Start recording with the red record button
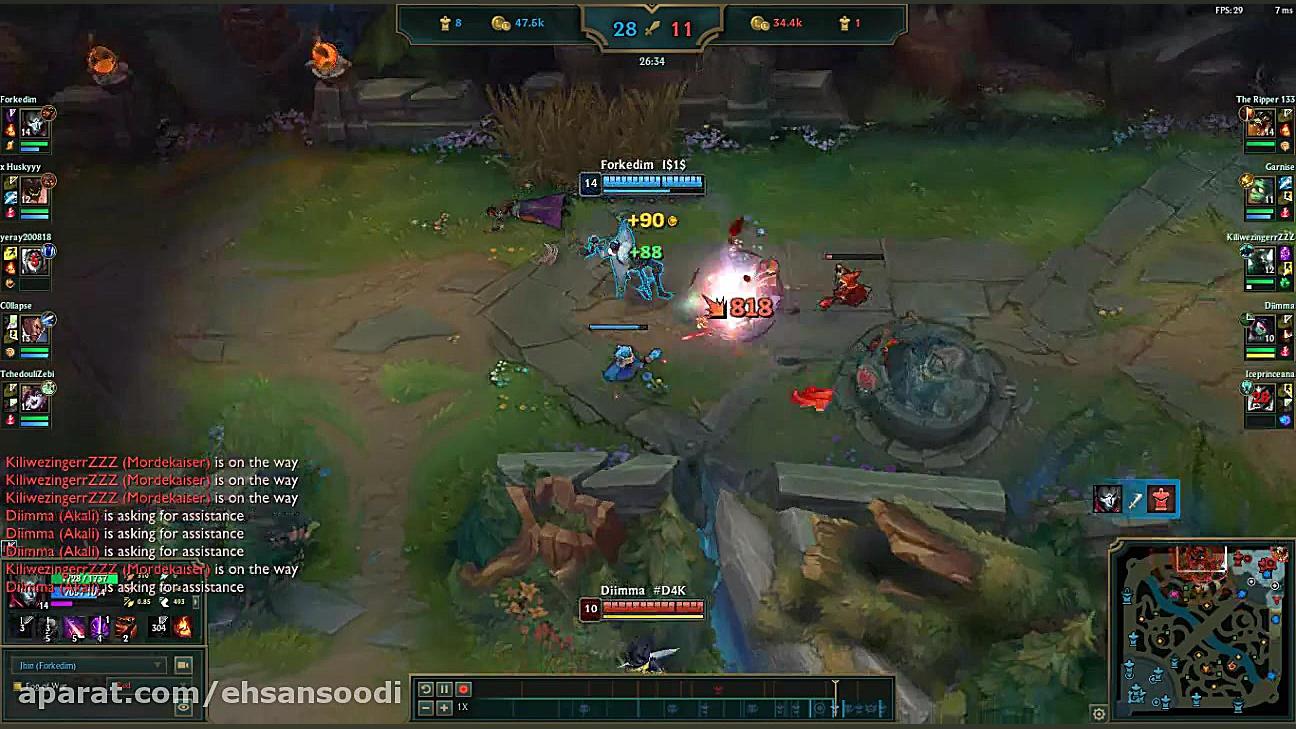The height and width of the screenshot is (729, 1296). point(463,688)
